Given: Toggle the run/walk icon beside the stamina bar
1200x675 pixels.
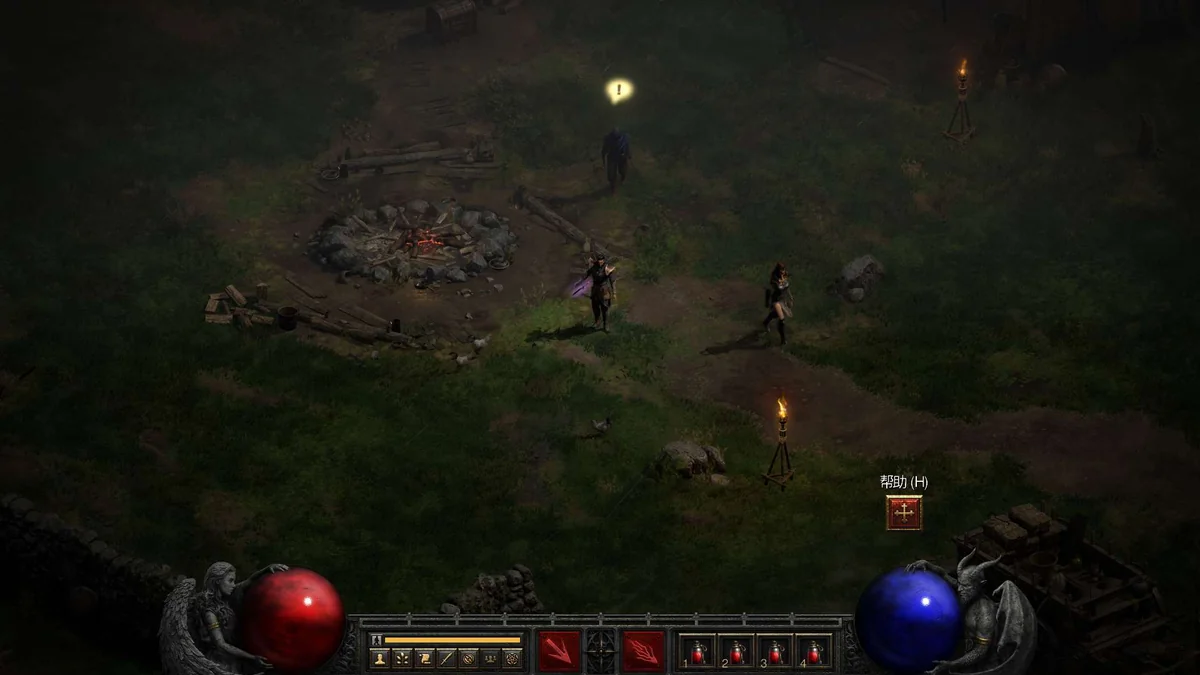Looking at the screenshot, I should pos(377,639).
